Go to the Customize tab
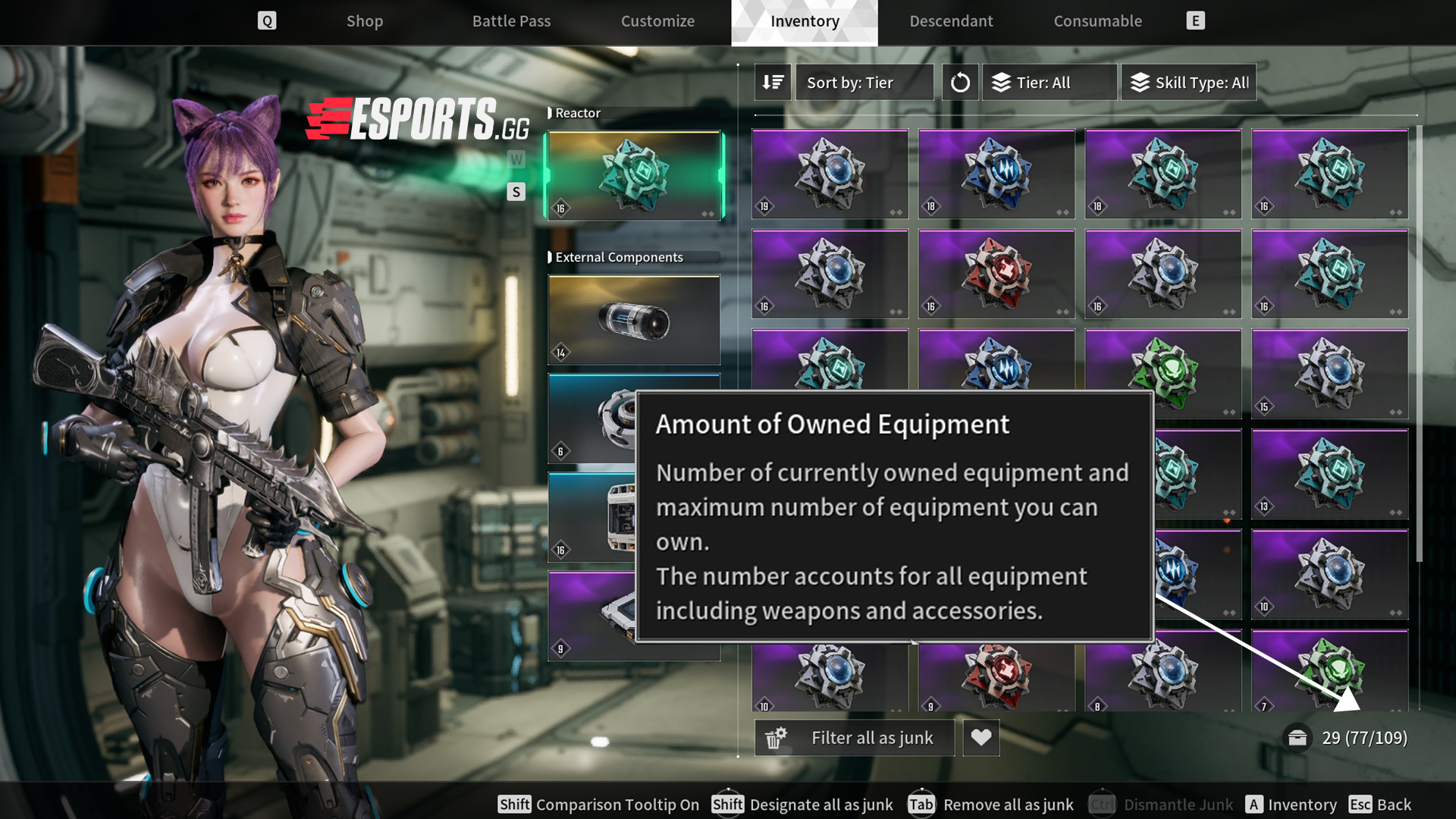 [x=657, y=21]
